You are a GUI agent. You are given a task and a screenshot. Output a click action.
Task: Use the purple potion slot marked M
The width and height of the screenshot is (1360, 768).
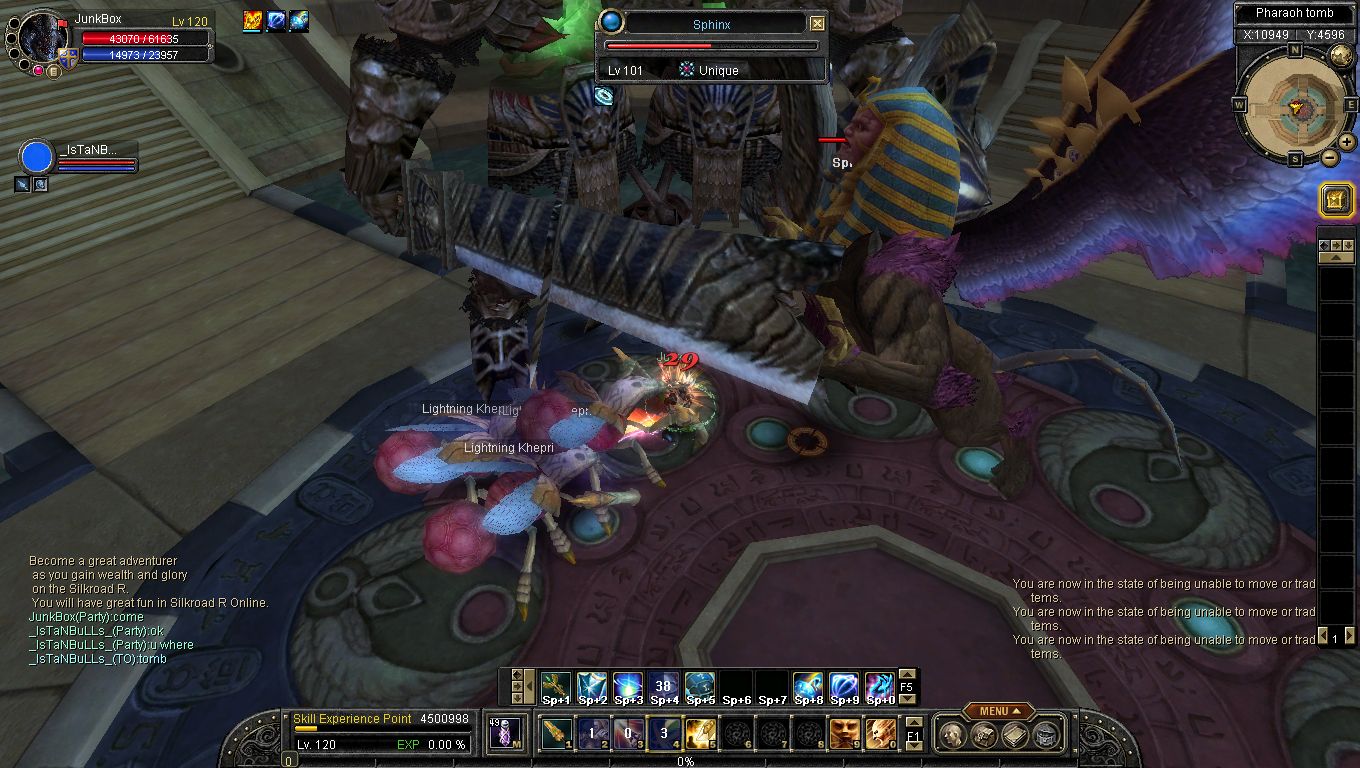pos(504,733)
